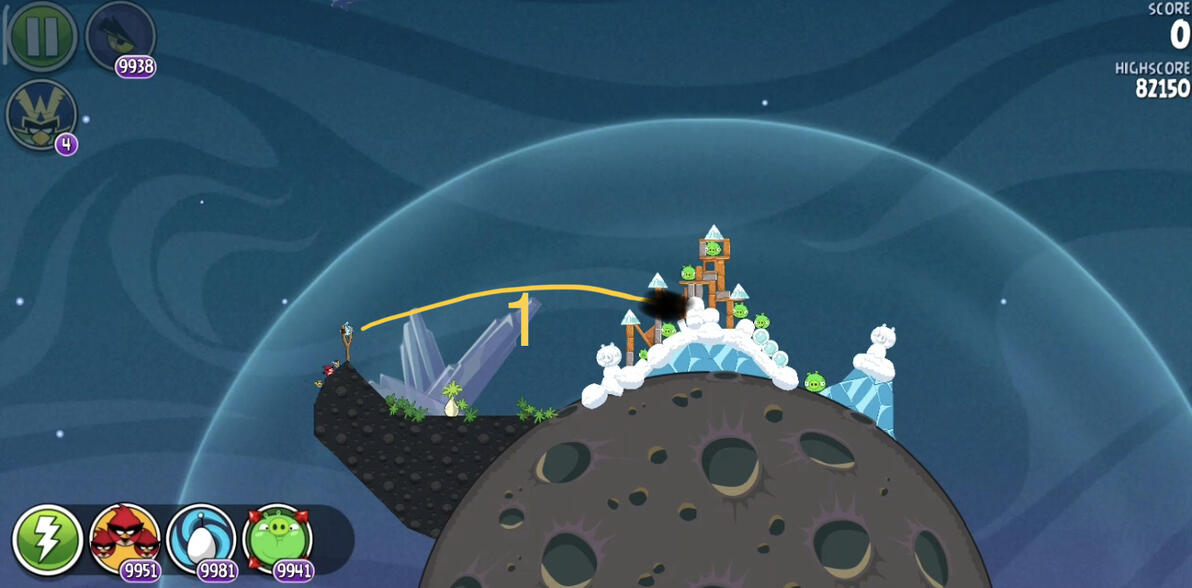Summon the Space Eagle
Screen dimensions: 1192x588
(120, 36)
